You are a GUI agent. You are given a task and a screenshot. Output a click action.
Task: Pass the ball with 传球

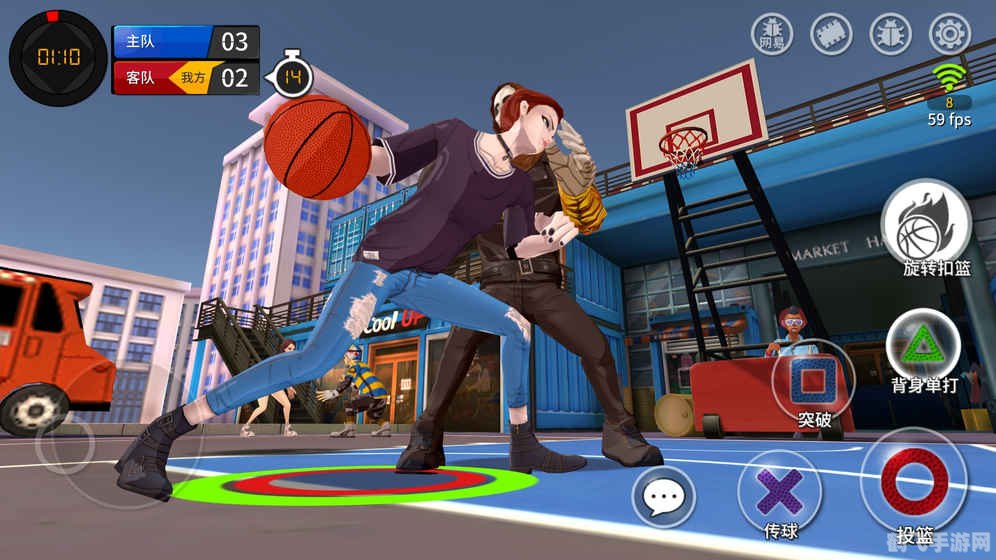pos(779,491)
